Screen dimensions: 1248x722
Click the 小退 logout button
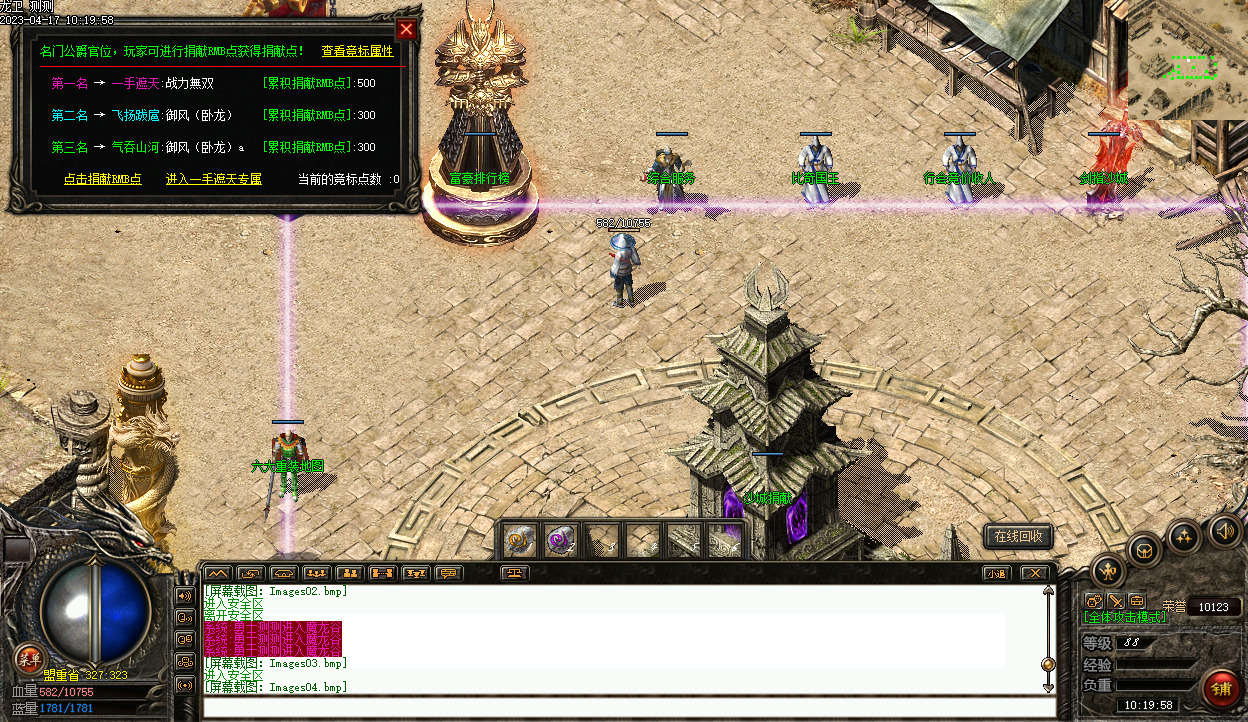coord(996,573)
